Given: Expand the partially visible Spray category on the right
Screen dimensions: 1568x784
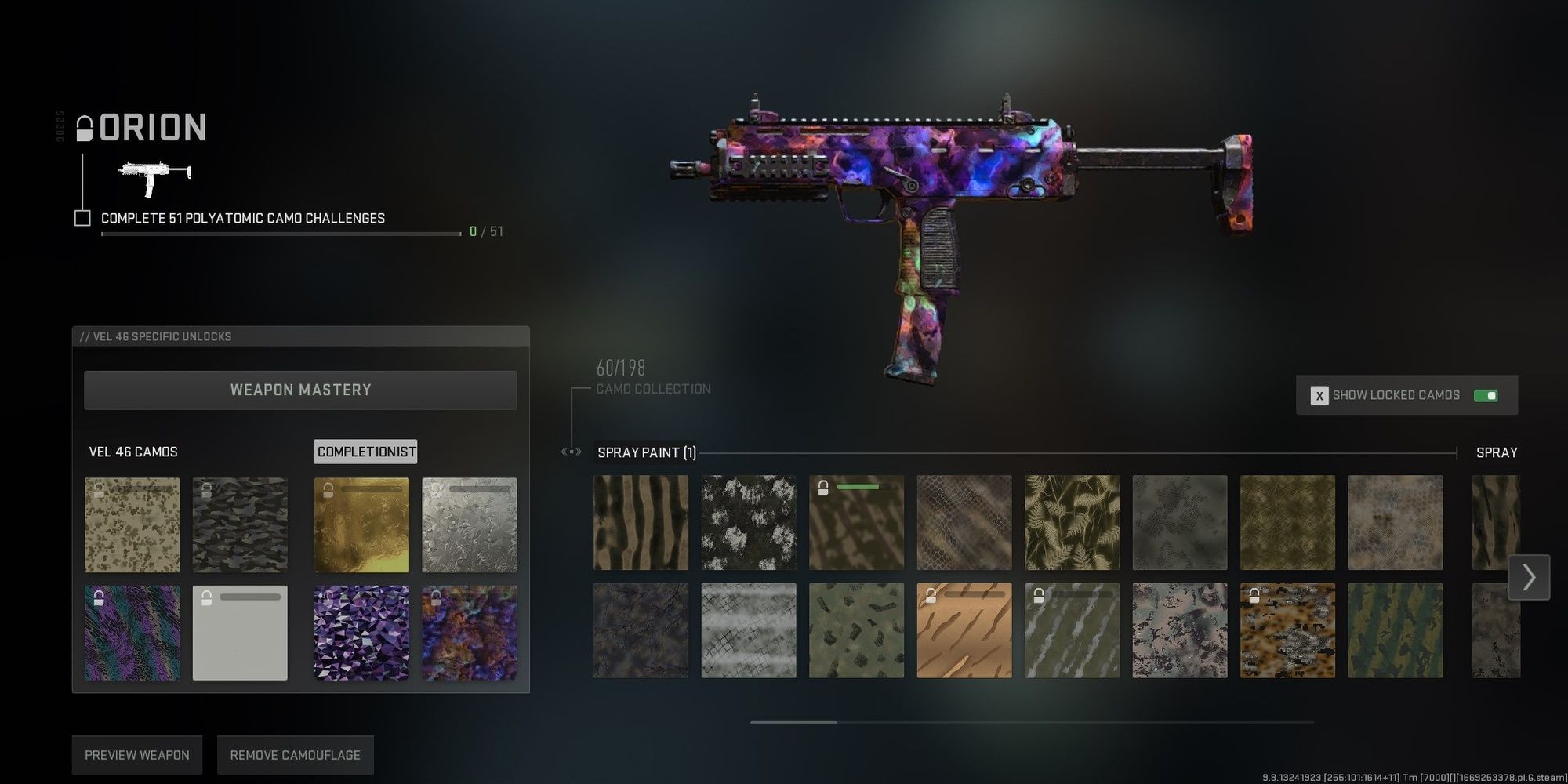Looking at the screenshot, I should click(x=1497, y=452).
